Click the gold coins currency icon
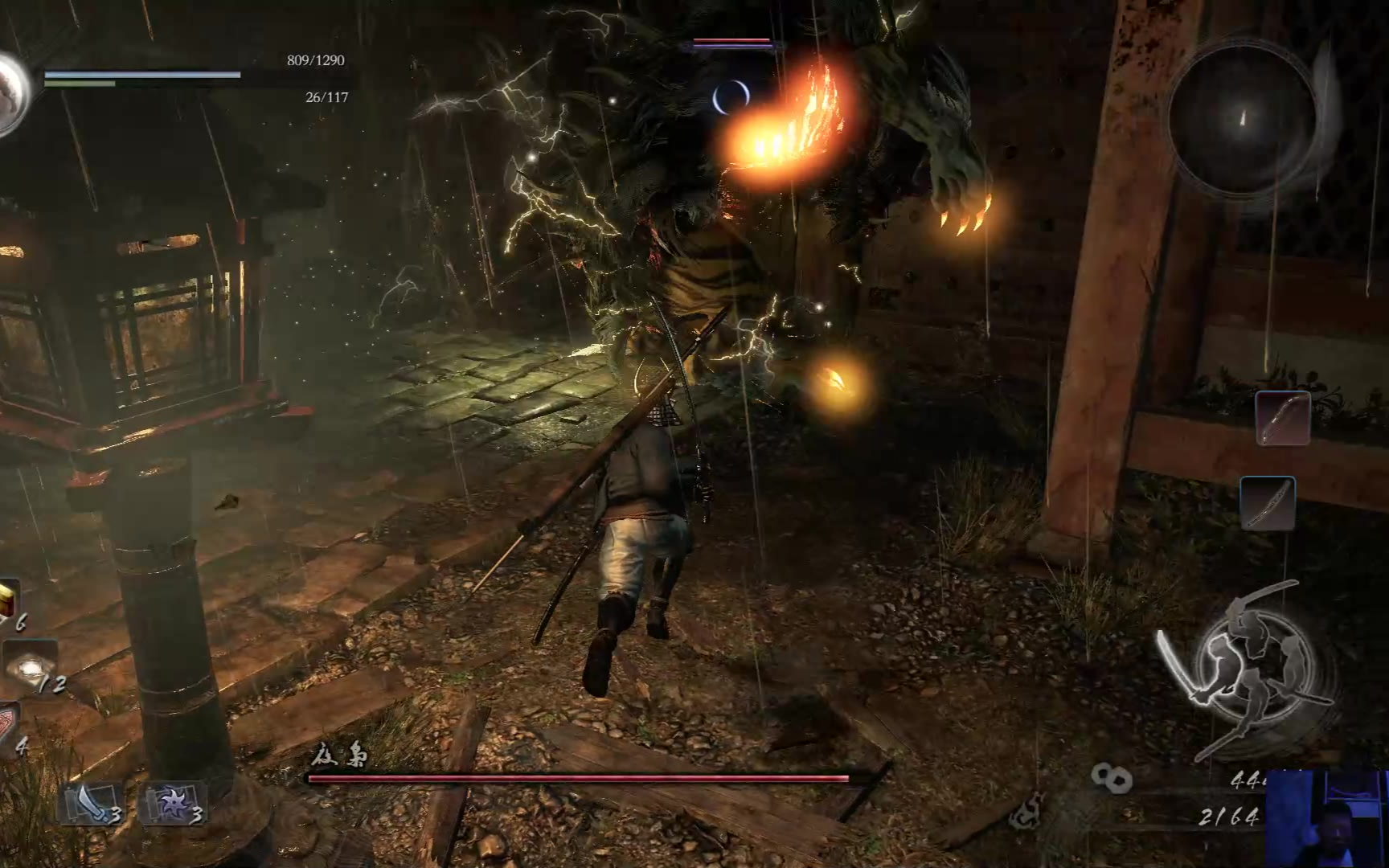The width and height of the screenshot is (1389, 868). coord(1112,777)
